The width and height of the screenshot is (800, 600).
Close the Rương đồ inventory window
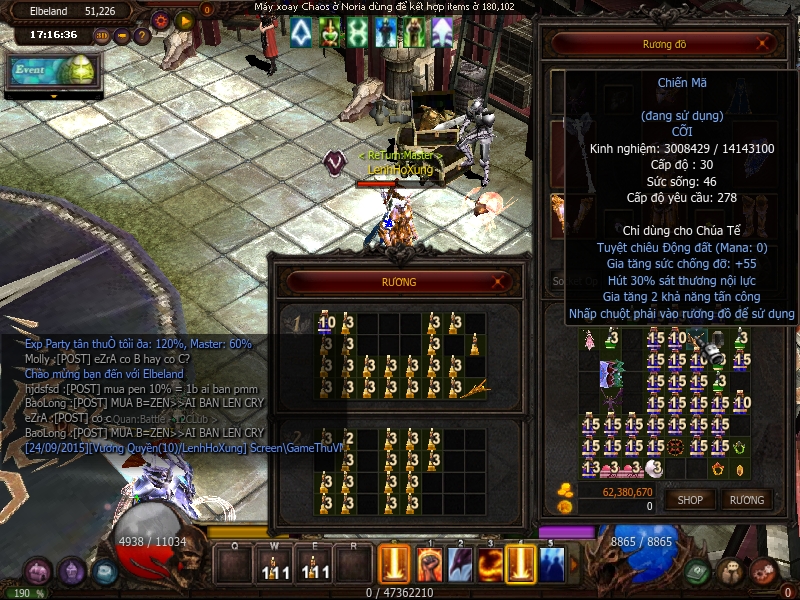point(764,43)
